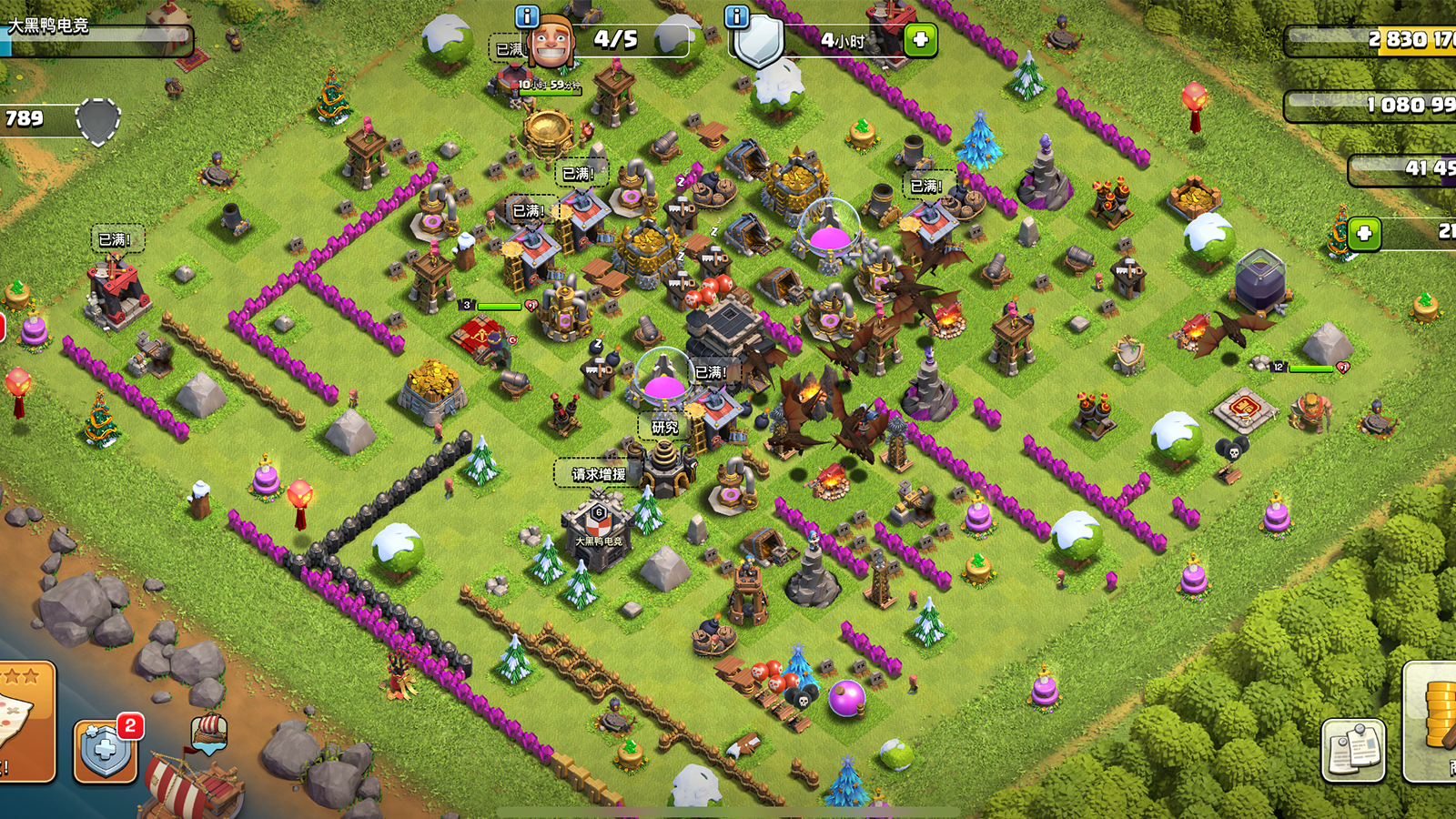The image size is (1456, 819).
Task: Tap the 请求增援 request reinforcements bubble
Action: [x=598, y=474]
